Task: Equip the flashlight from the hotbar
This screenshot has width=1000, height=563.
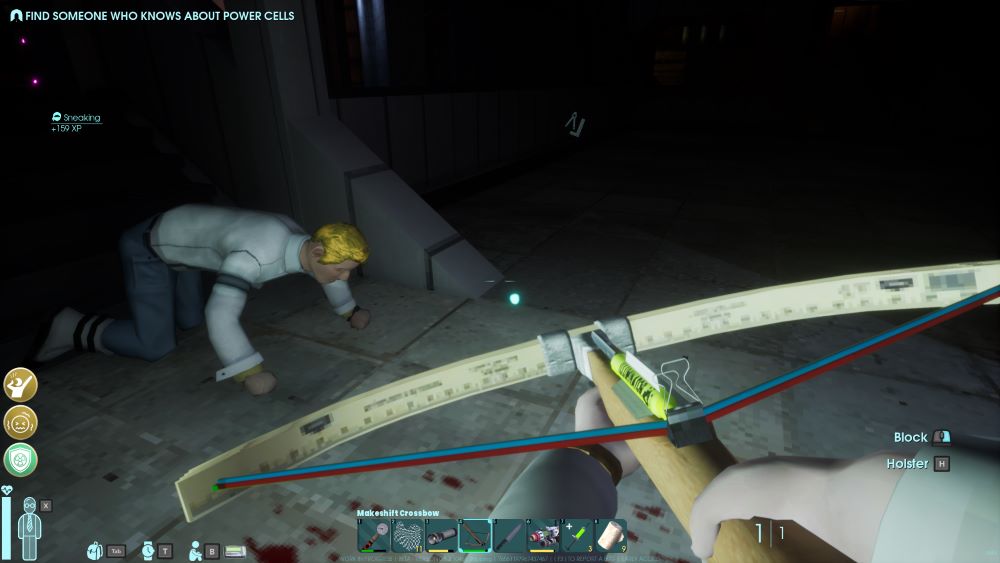Action: click(x=441, y=535)
